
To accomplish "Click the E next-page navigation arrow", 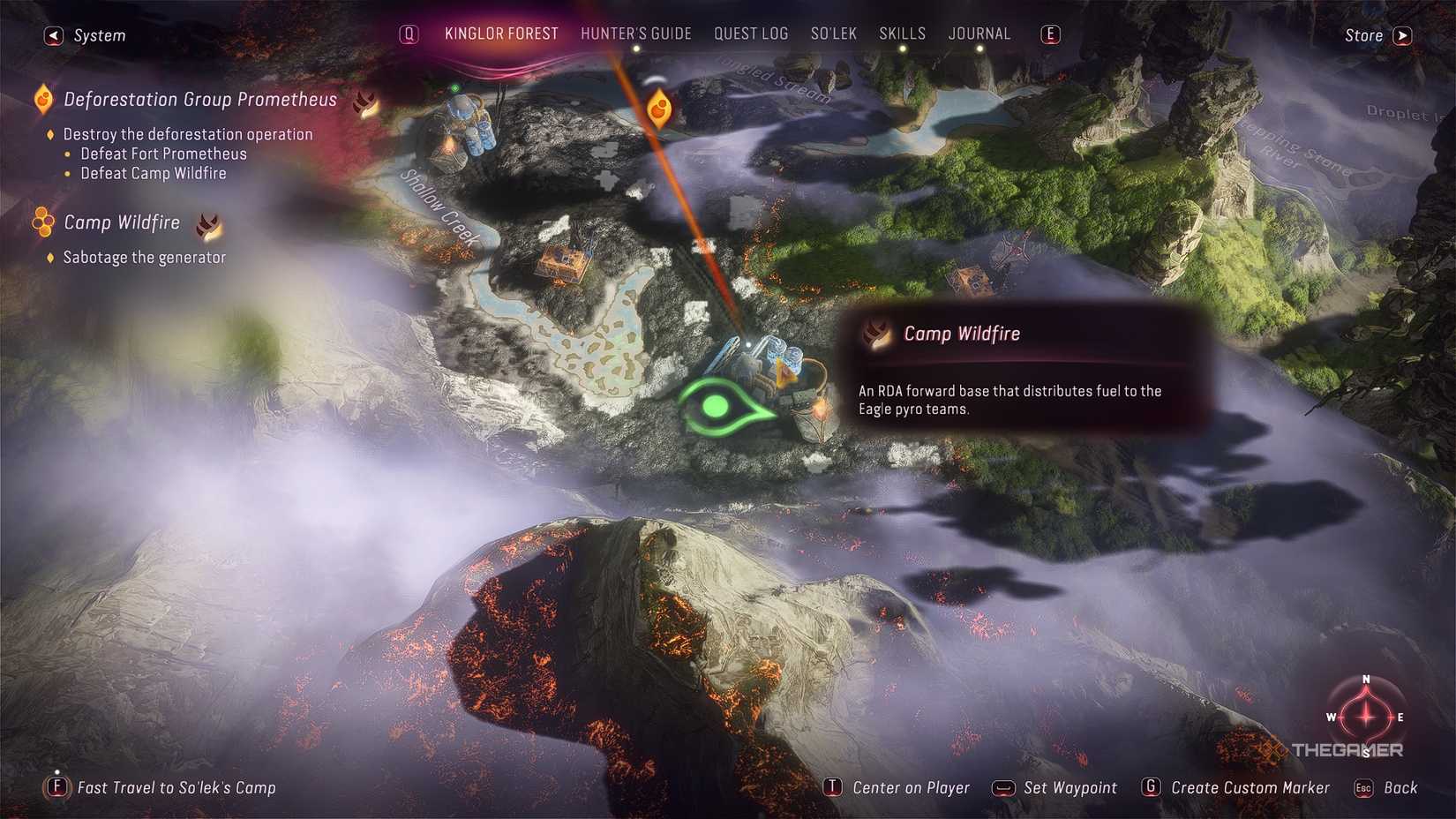I will [1049, 34].
